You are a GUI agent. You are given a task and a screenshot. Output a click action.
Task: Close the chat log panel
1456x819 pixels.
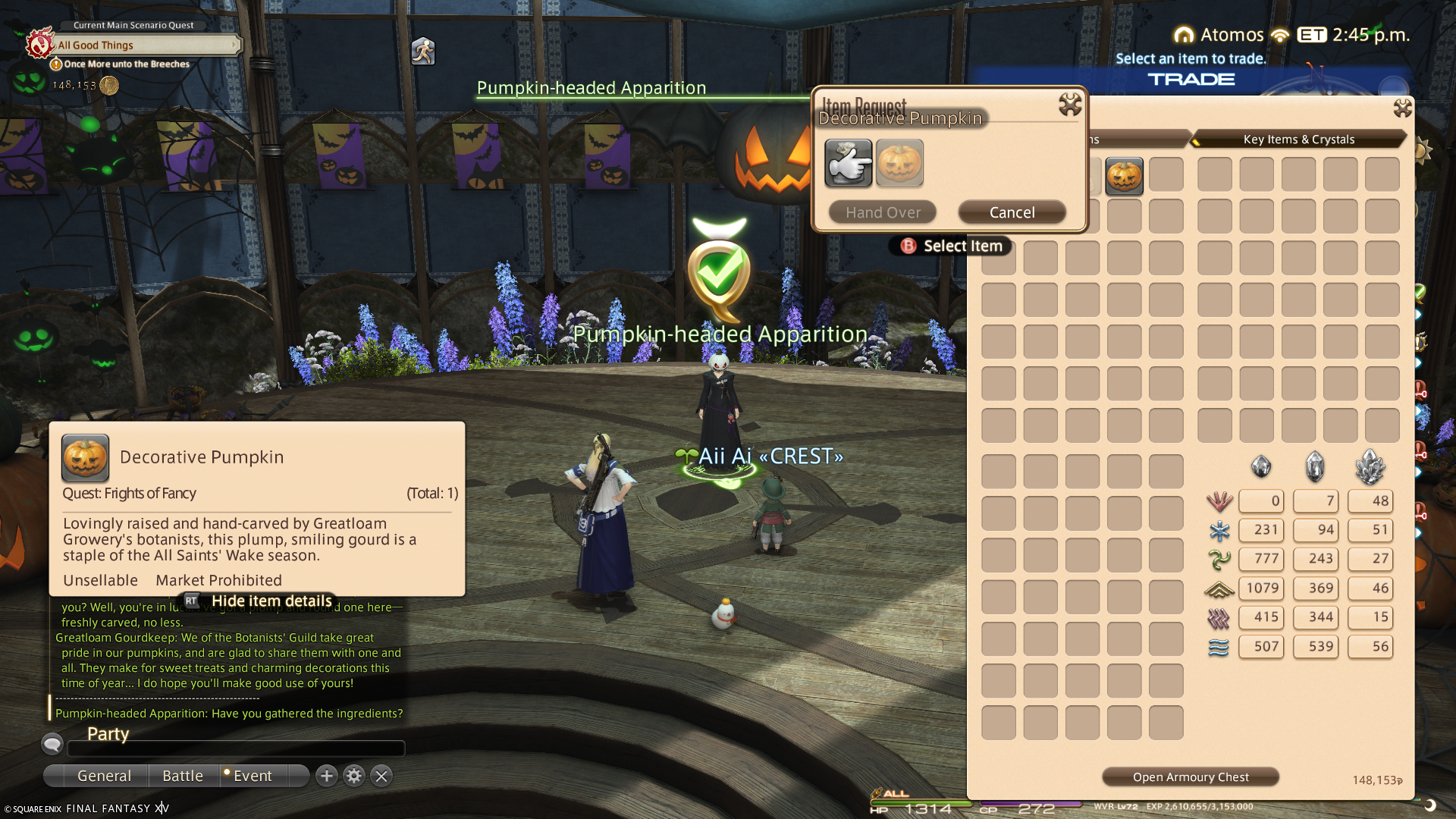click(x=381, y=776)
